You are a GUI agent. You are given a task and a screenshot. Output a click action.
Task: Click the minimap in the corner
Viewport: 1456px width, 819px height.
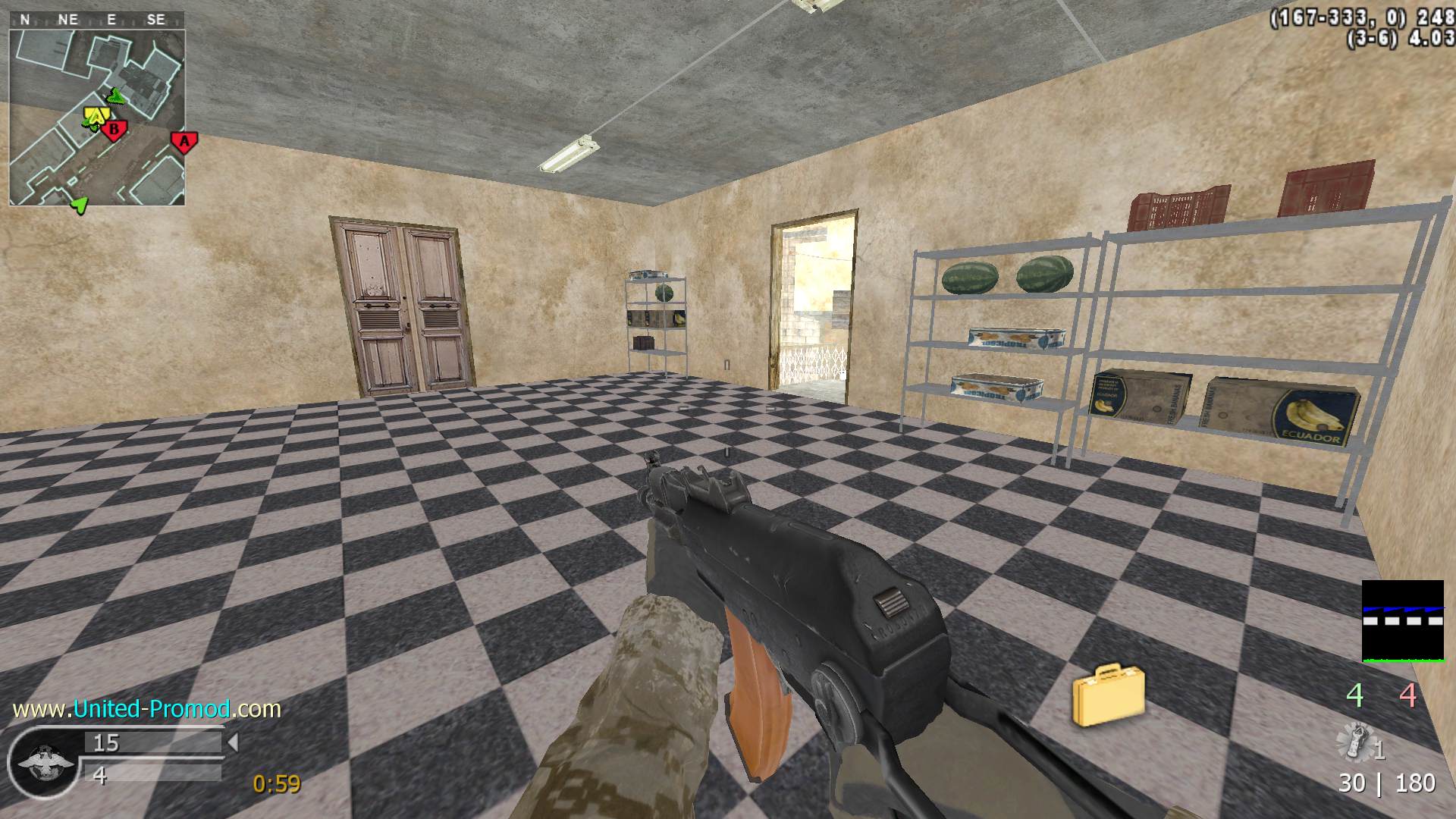pyautogui.click(x=97, y=117)
